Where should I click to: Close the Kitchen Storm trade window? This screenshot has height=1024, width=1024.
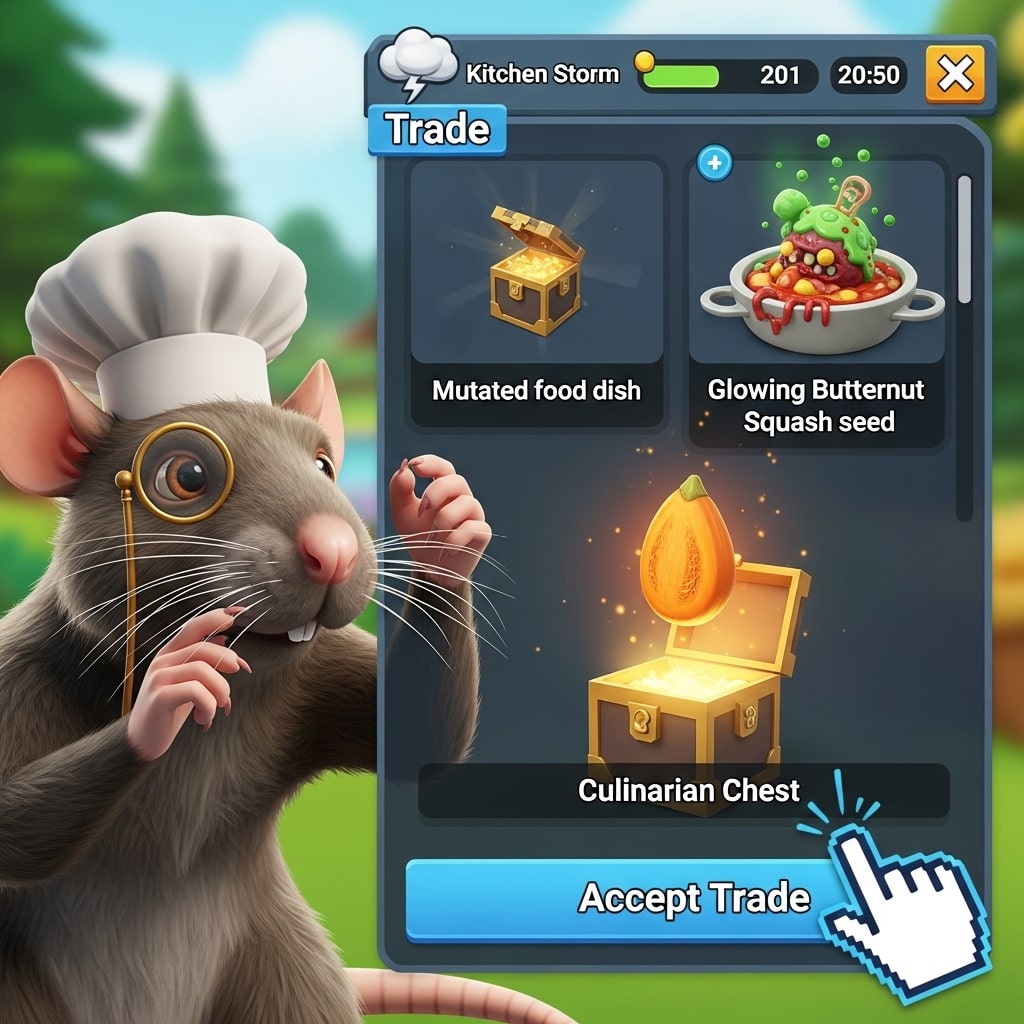click(954, 74)
